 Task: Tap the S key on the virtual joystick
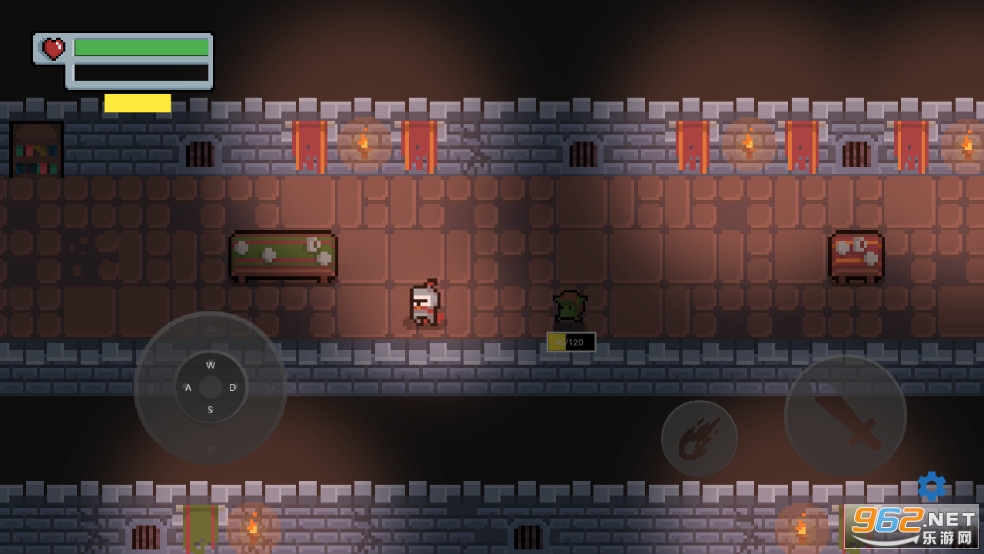(x=210, y=409)
